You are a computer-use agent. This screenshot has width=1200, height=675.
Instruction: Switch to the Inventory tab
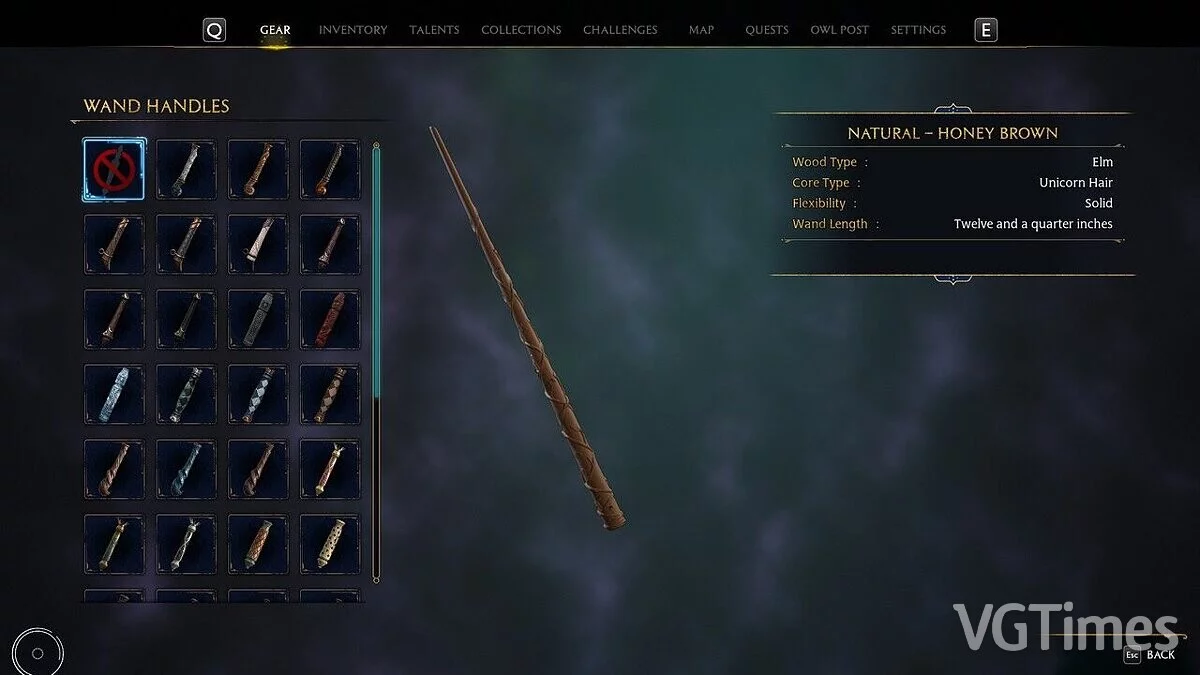[x=352, y=30]
